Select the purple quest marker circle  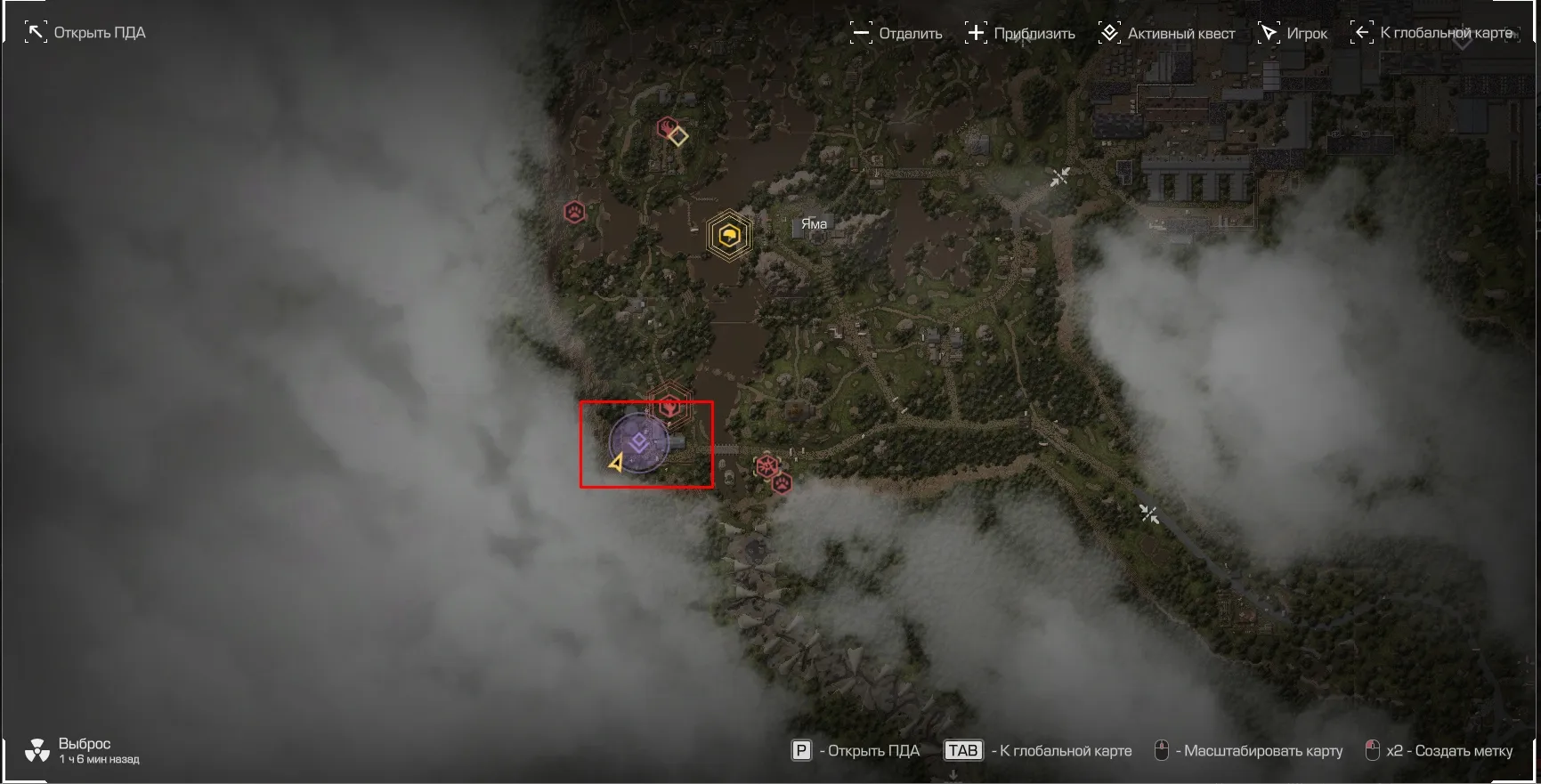pos(638,442)
